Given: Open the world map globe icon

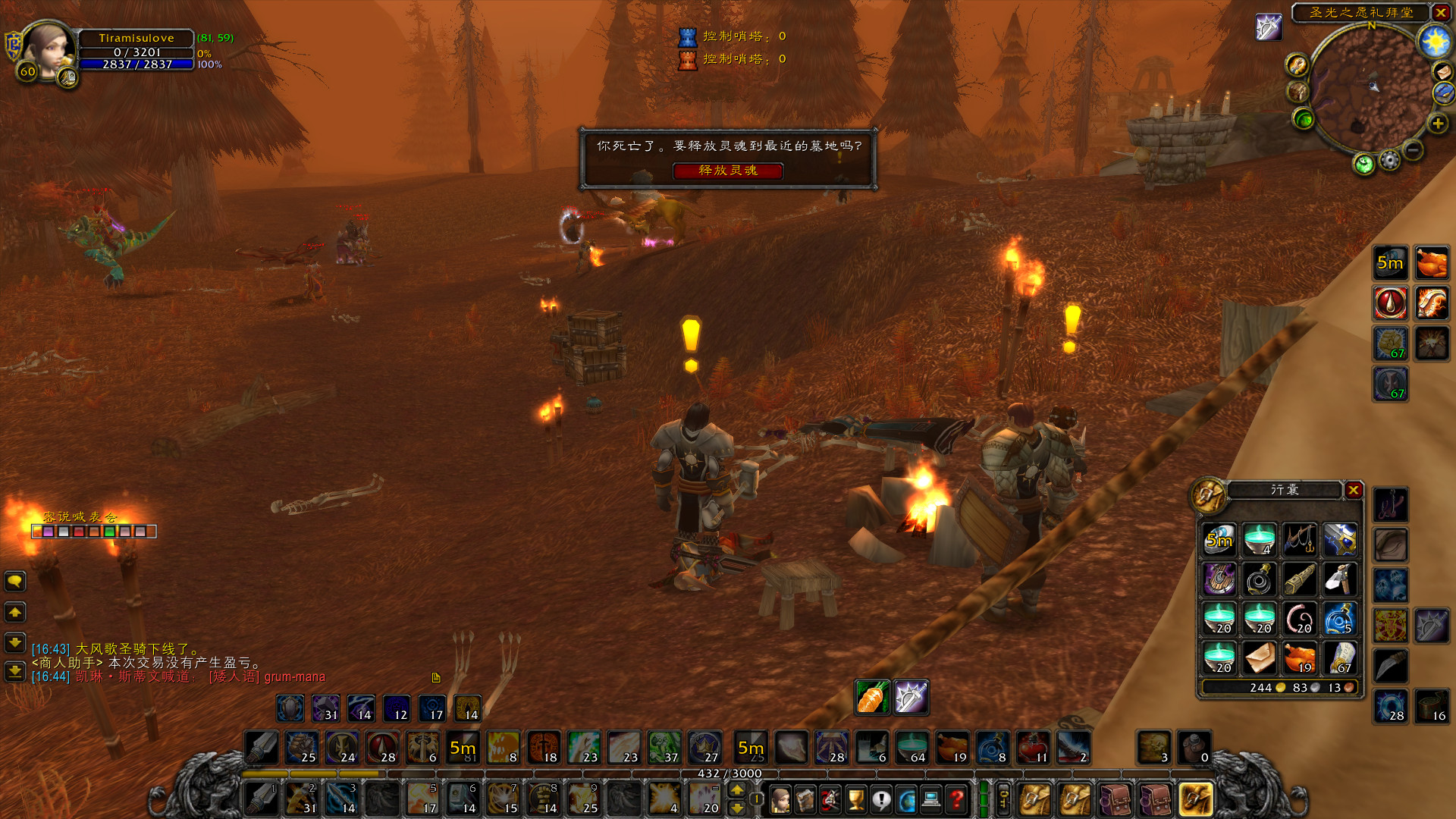Looking at the screenshot, I should (x=907, y=798).
